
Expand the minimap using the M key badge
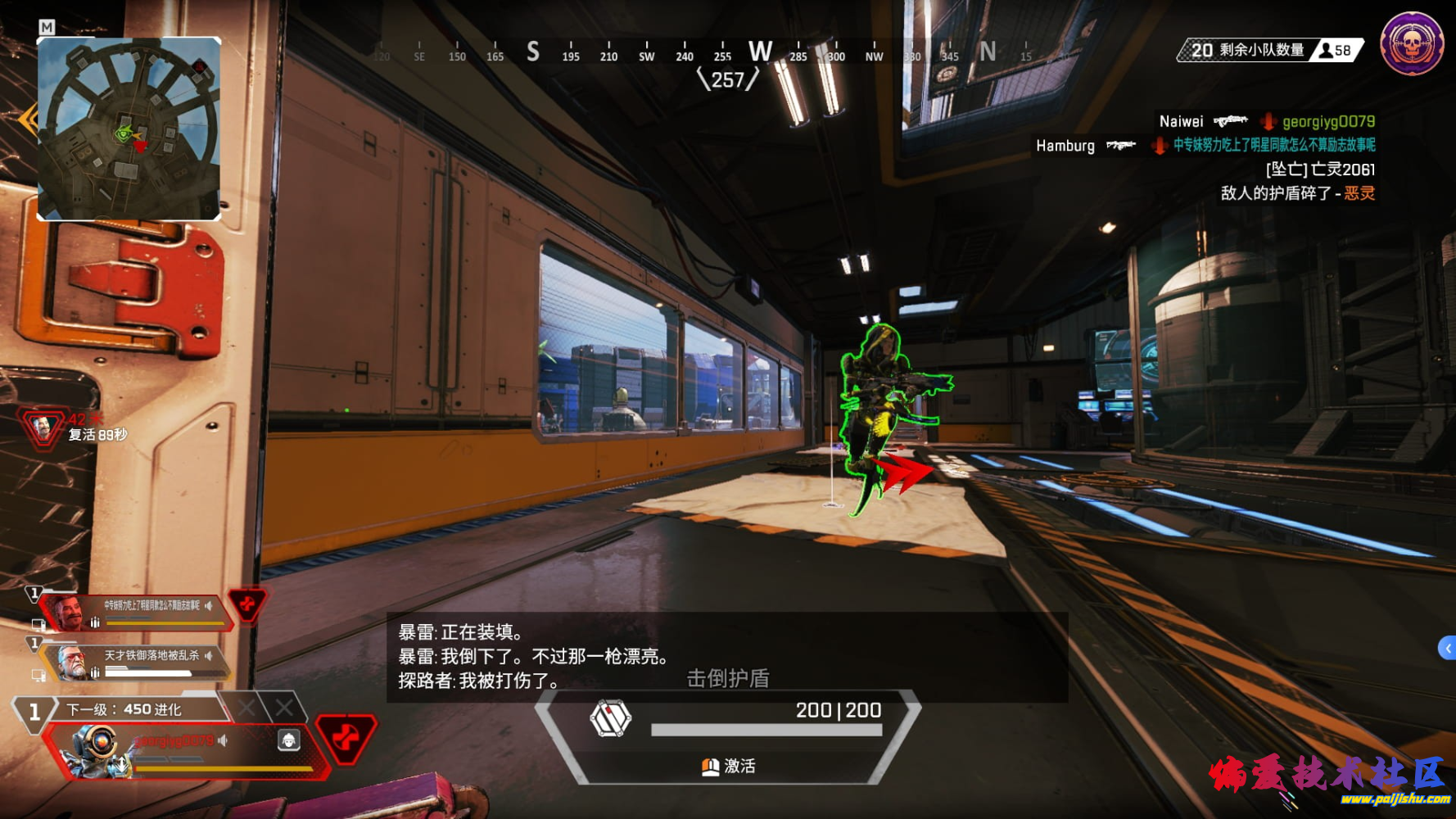[47, 27]
